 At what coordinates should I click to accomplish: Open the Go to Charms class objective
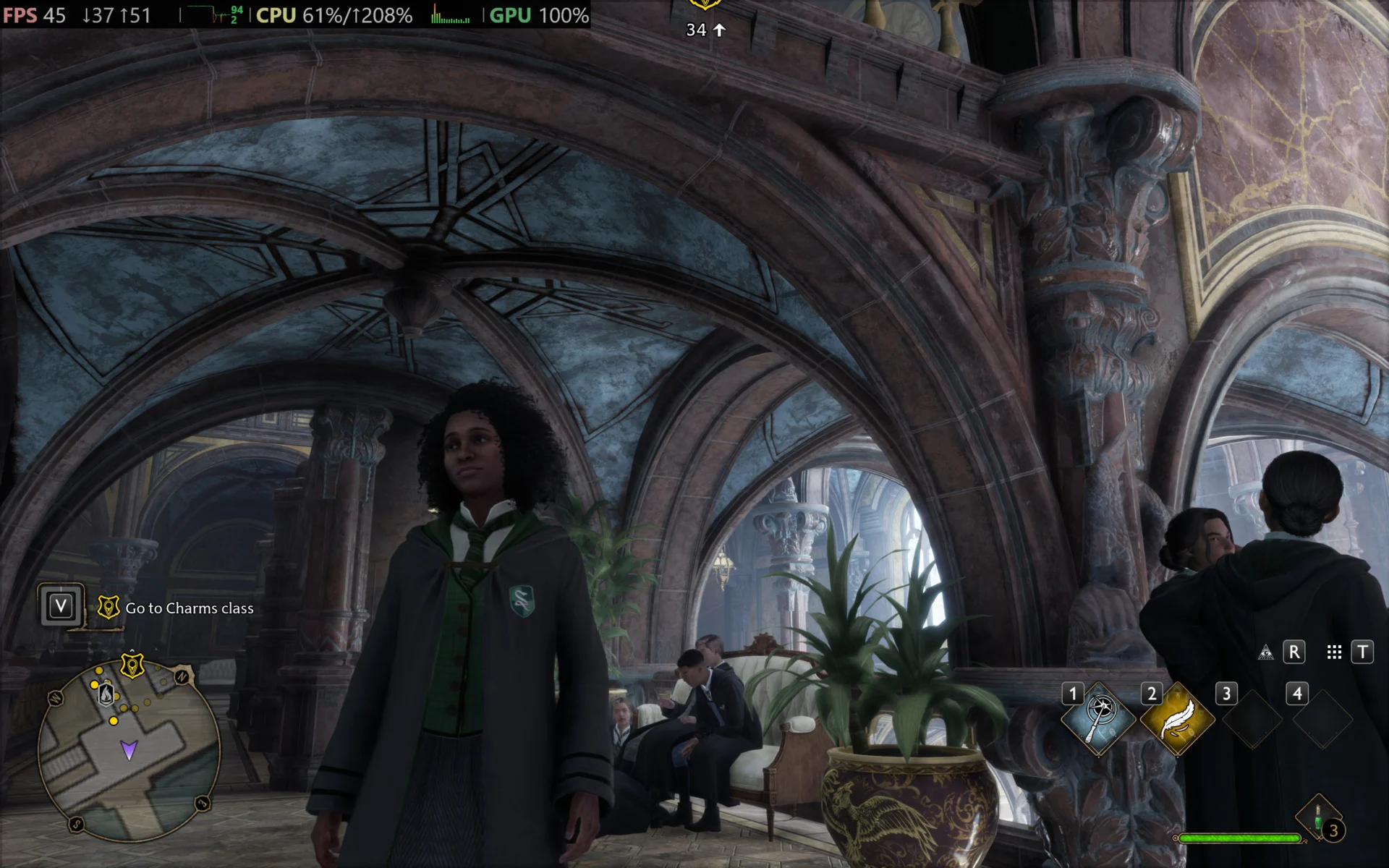click(x=189, y=608)
